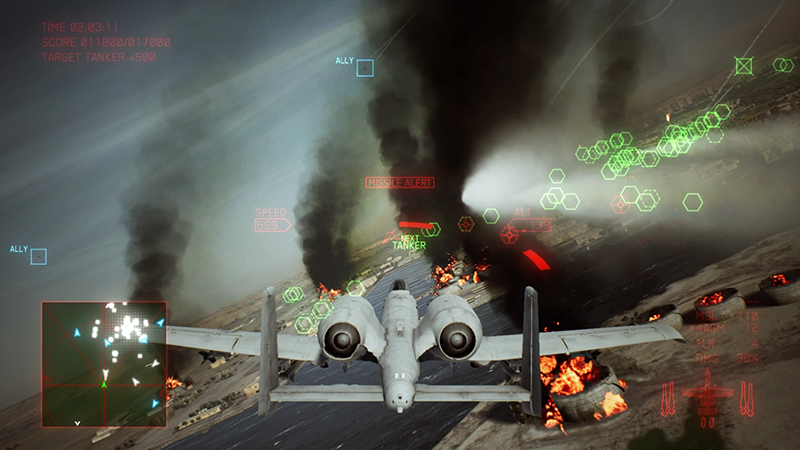The height and width of the screenshot is (450, 800).
Task: Target the TANKER marker label
Action: [408, 245]
